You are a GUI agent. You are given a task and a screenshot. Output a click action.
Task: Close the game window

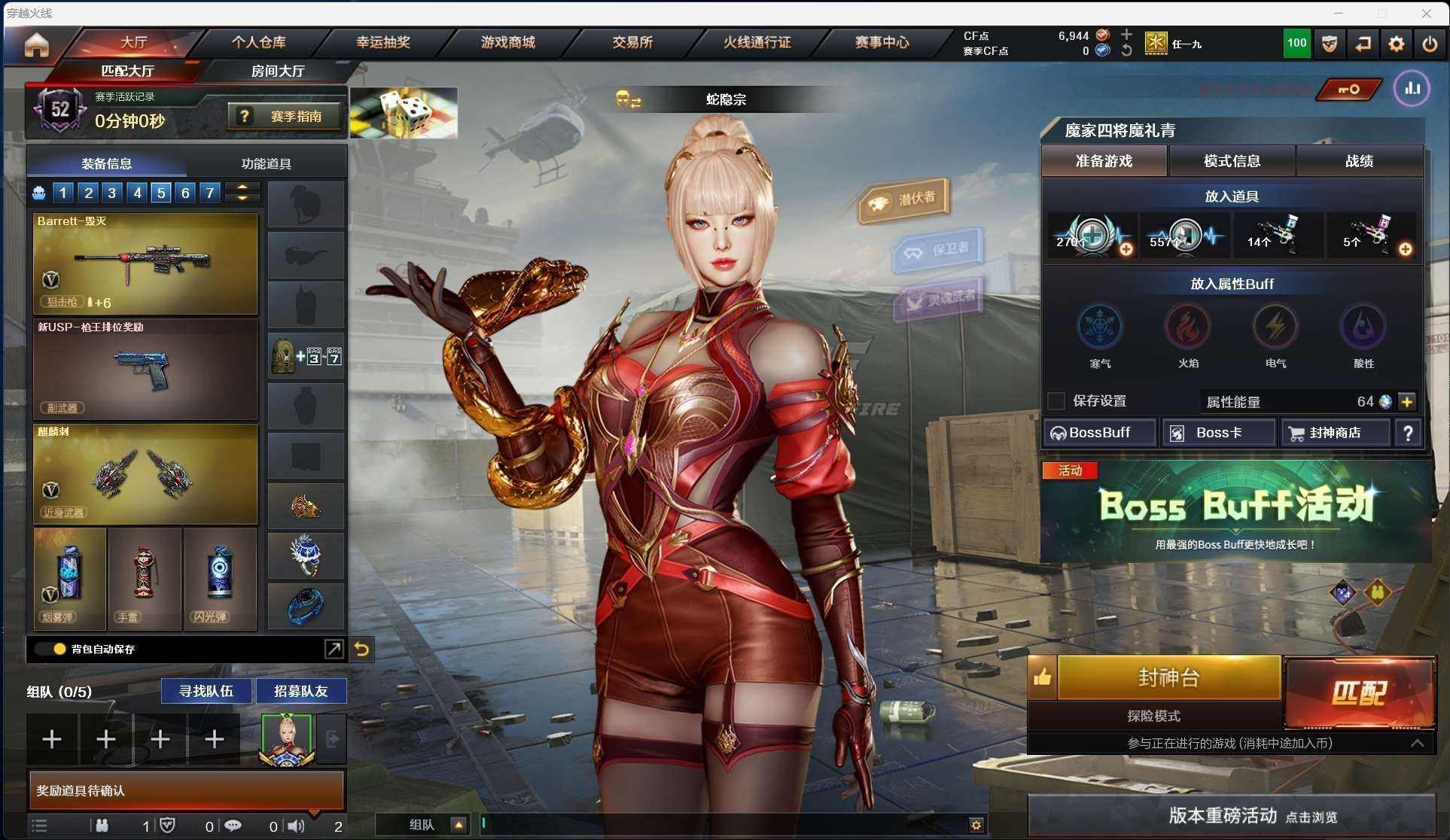click(1426, 13)
